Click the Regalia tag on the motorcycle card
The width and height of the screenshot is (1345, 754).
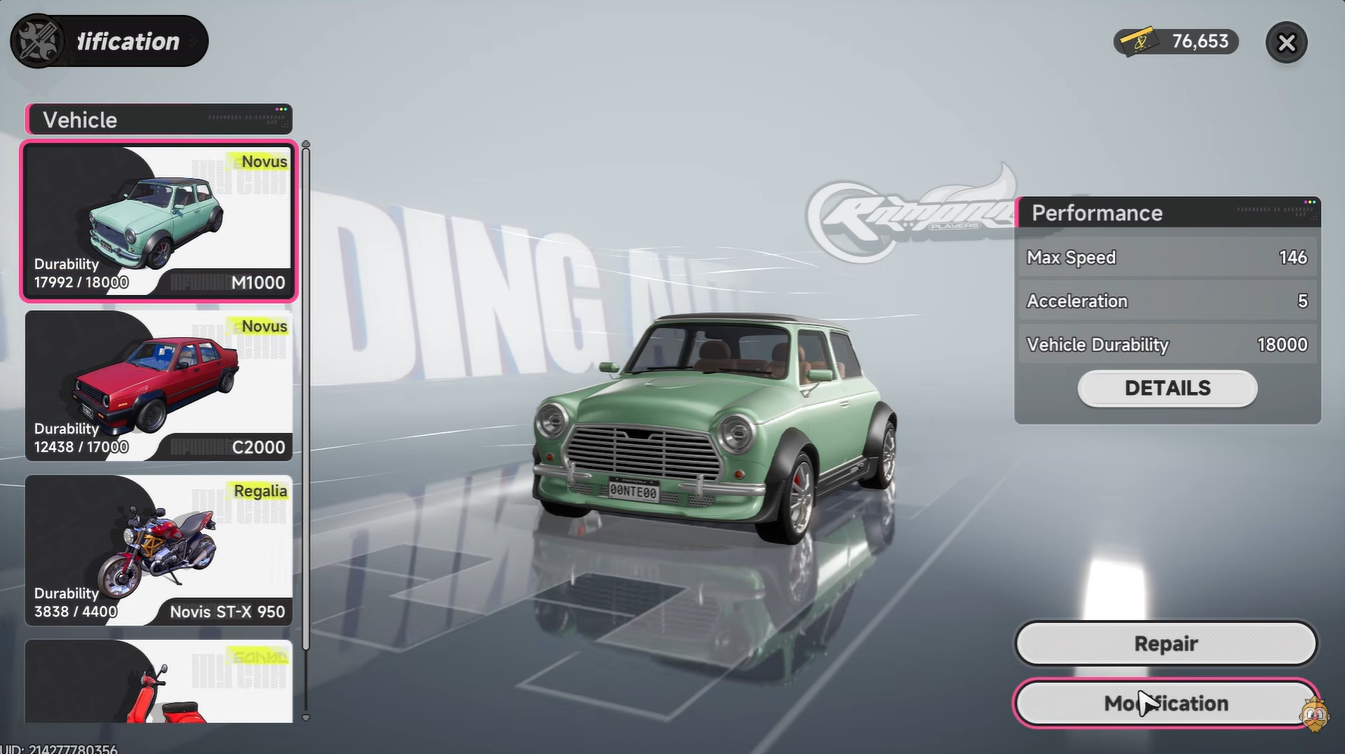pyautogui.click(x=261, y=491)
